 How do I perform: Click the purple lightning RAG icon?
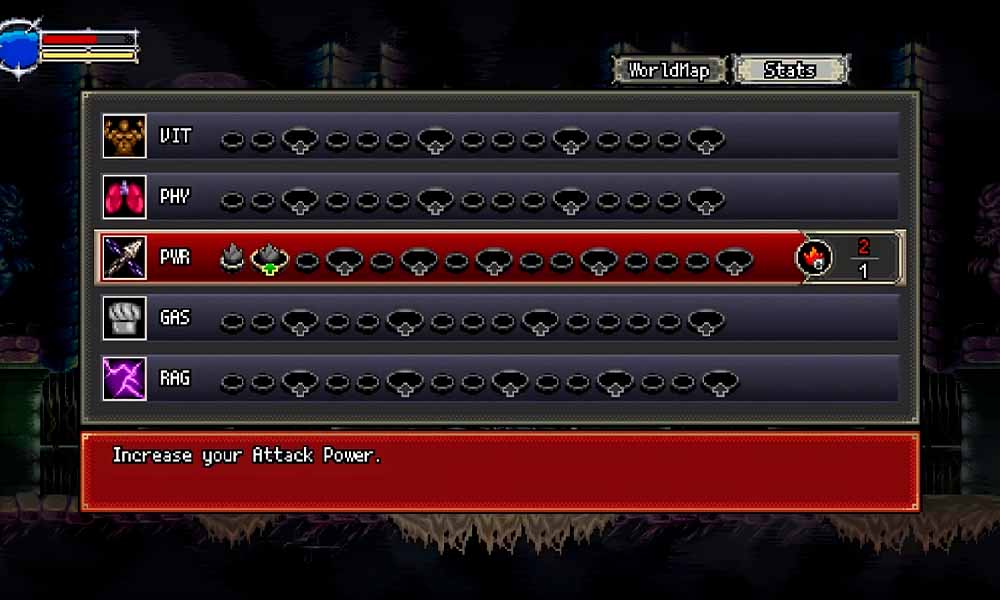click(x=125, y=380)
